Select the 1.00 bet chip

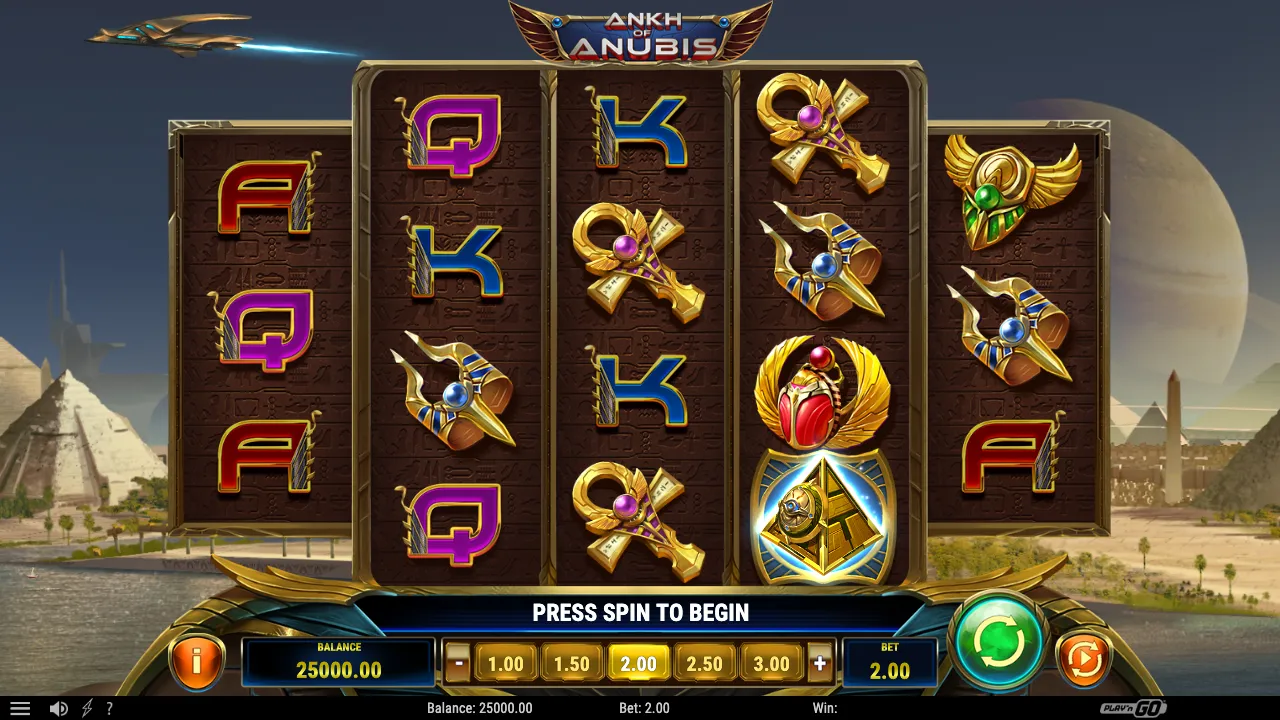point(507,662)
